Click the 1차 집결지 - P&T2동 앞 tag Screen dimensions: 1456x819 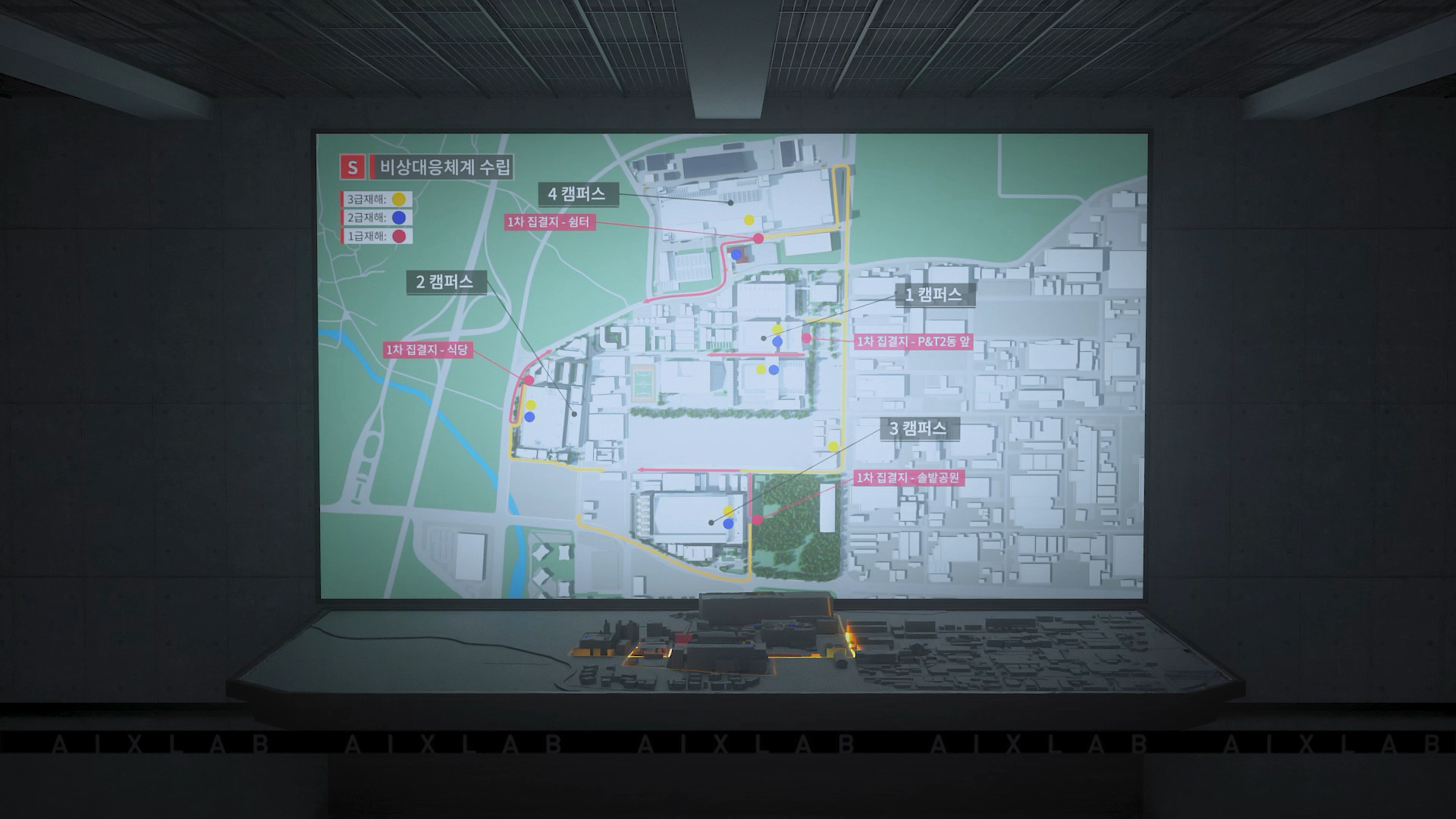[x=913, y=341]
